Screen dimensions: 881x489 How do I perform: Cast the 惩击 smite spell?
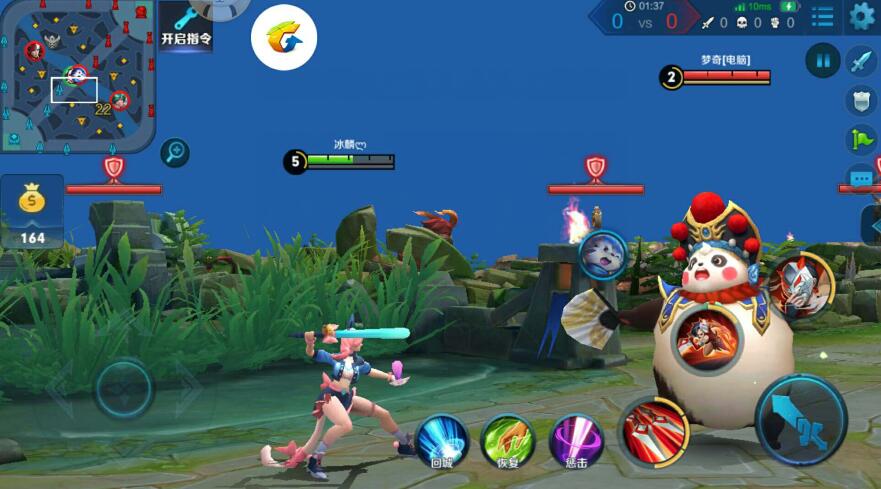click(577, 440)
